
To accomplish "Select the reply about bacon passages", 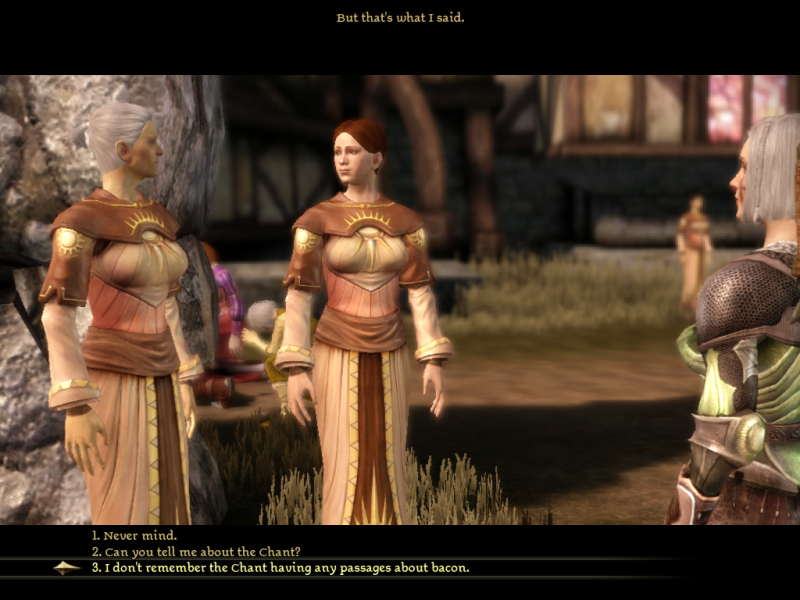I will click(x=286, y=567).
